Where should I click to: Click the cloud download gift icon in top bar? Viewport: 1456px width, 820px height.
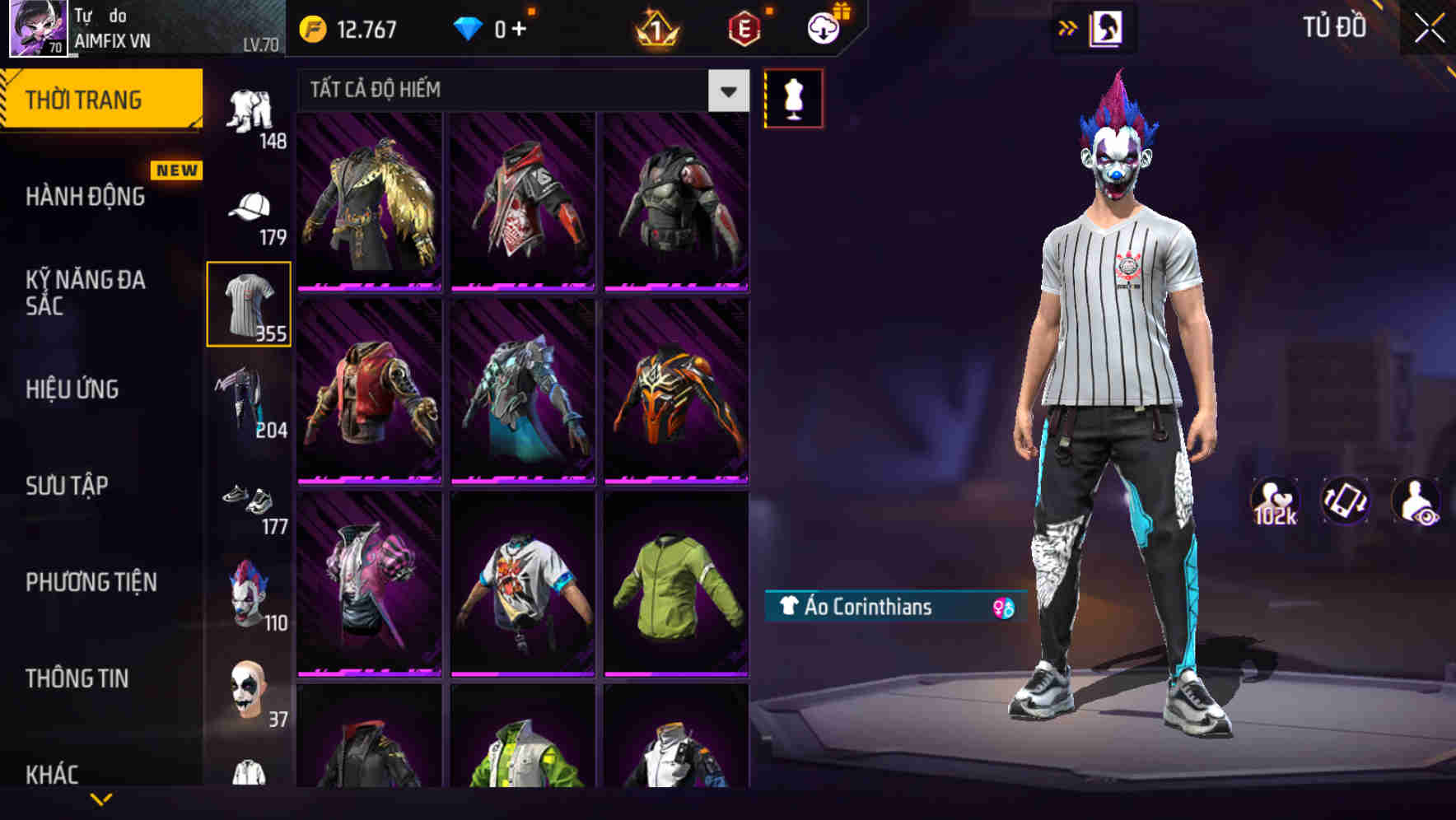823,27
